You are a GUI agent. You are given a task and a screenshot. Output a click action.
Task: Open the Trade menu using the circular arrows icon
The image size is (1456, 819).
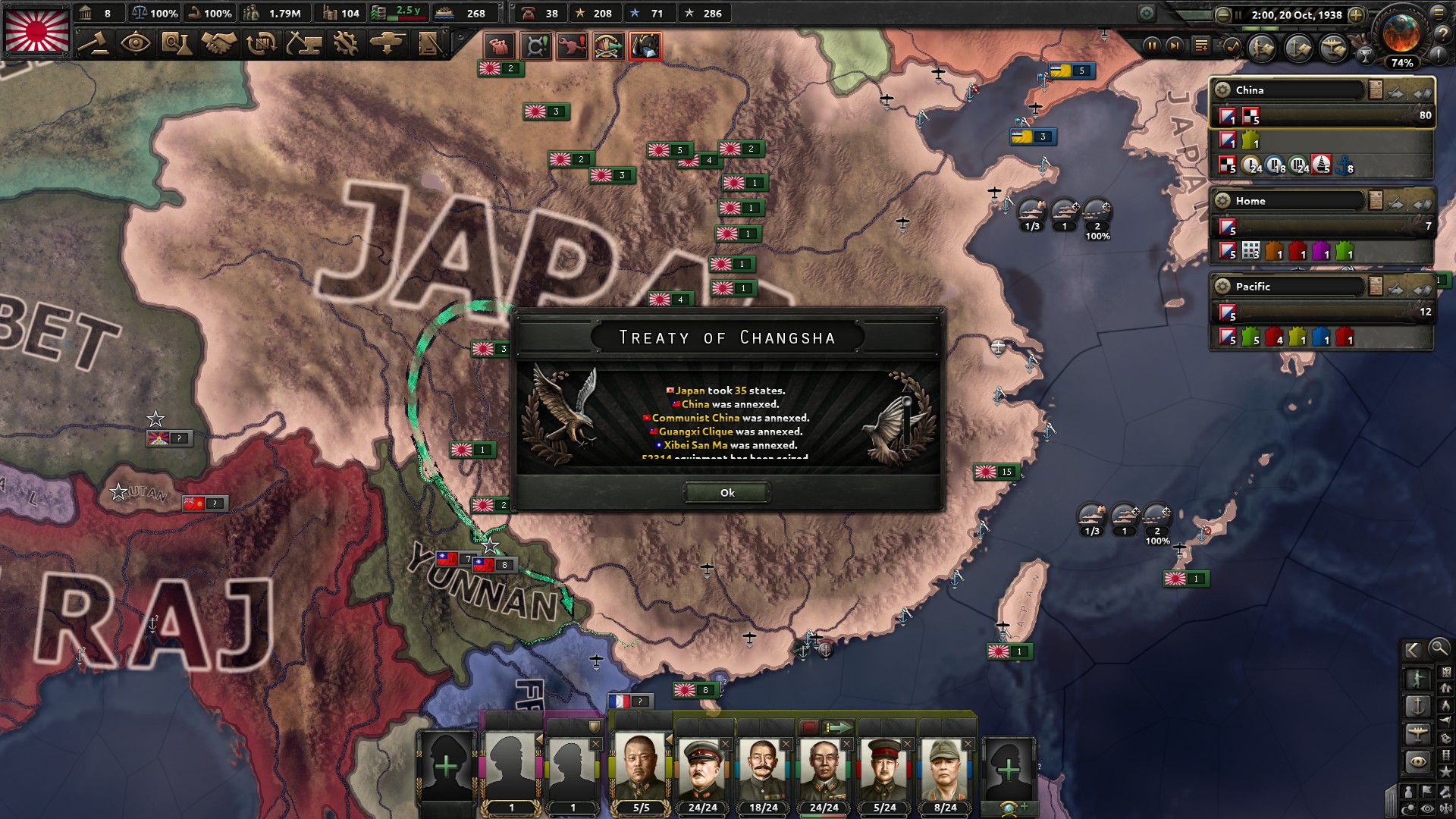coord(260,42)
